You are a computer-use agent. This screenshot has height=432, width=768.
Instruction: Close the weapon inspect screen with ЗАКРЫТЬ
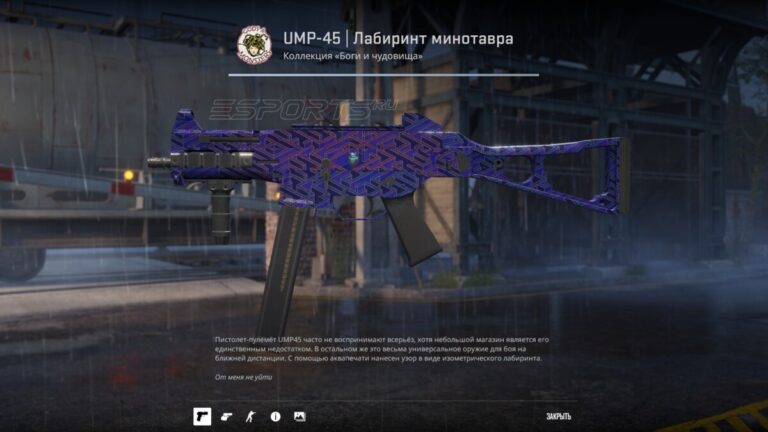(x=558, y=416)
